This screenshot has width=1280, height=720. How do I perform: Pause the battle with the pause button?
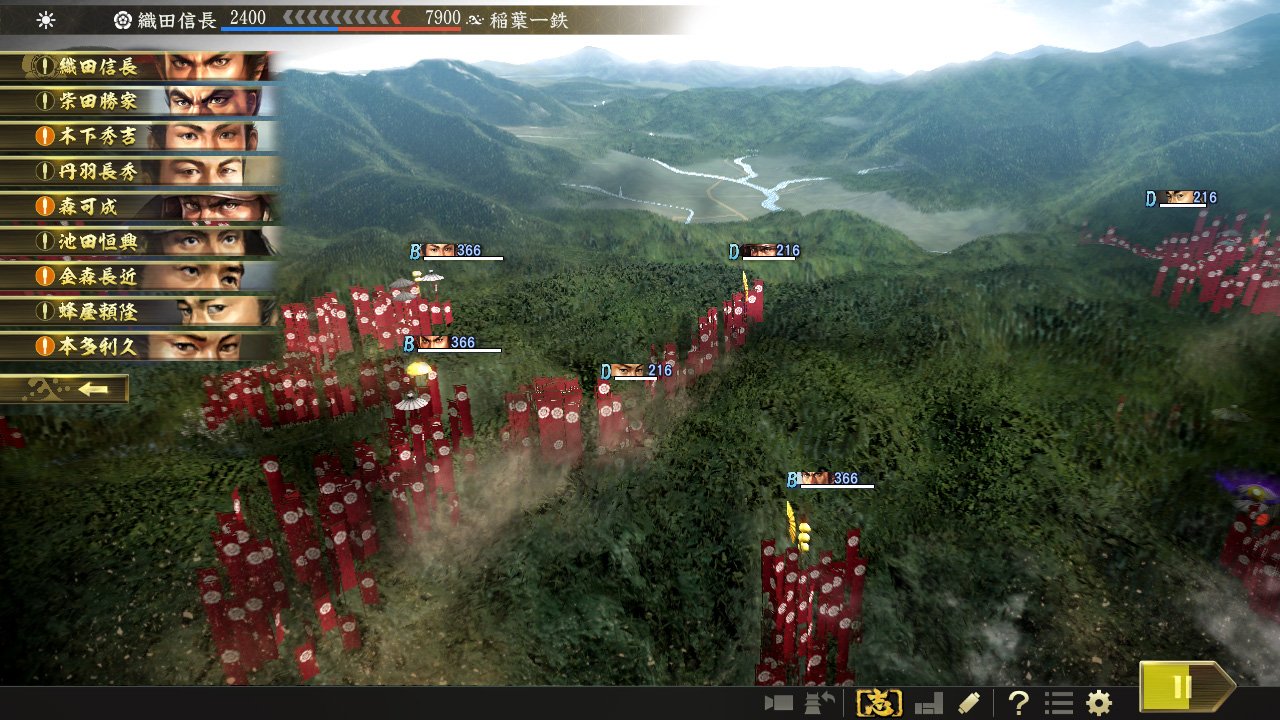(x=1180, y=687)
